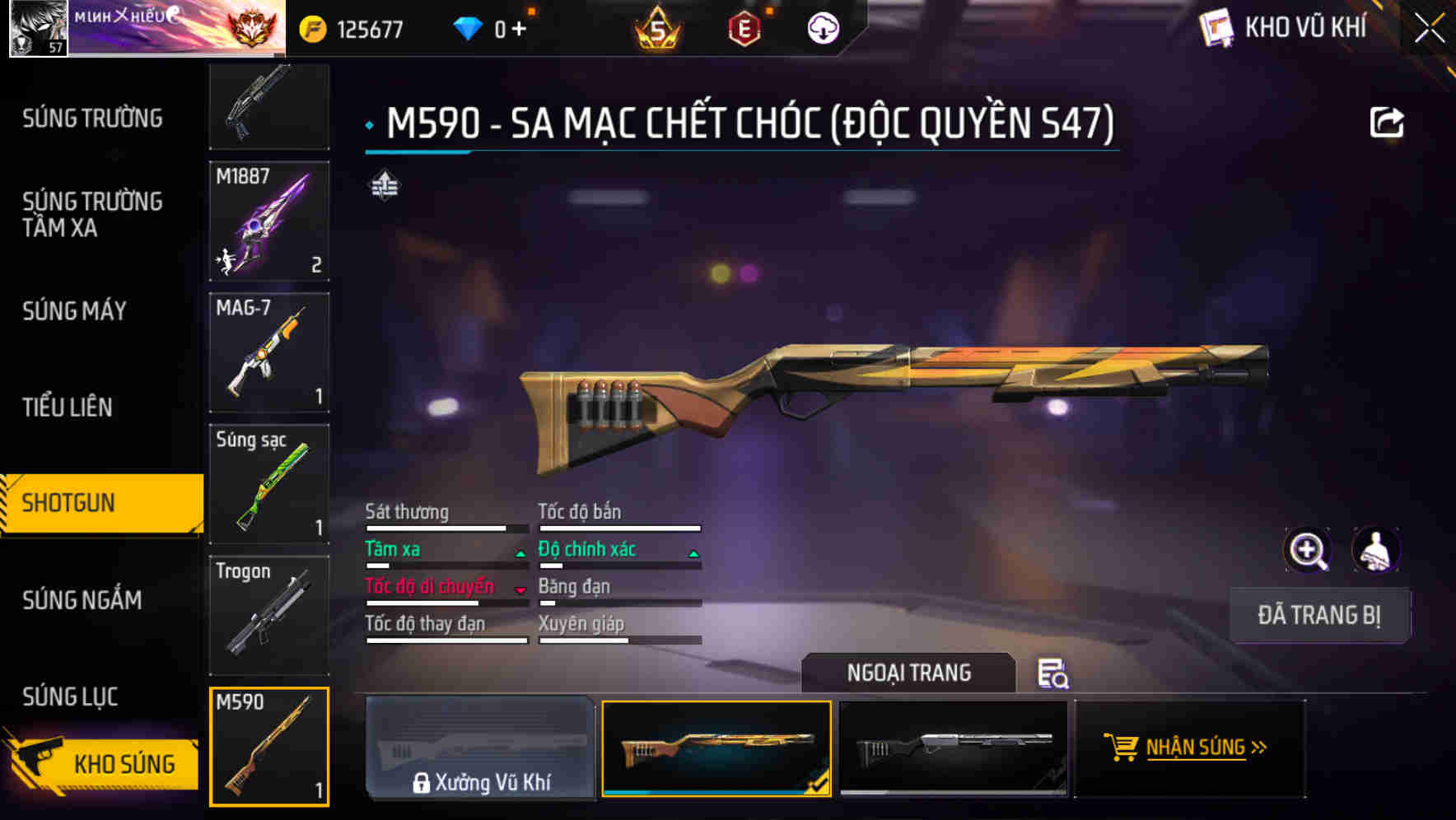The image size is (1456, 820).
Task: Select the character preview icon
Action: click(1374, 550)
